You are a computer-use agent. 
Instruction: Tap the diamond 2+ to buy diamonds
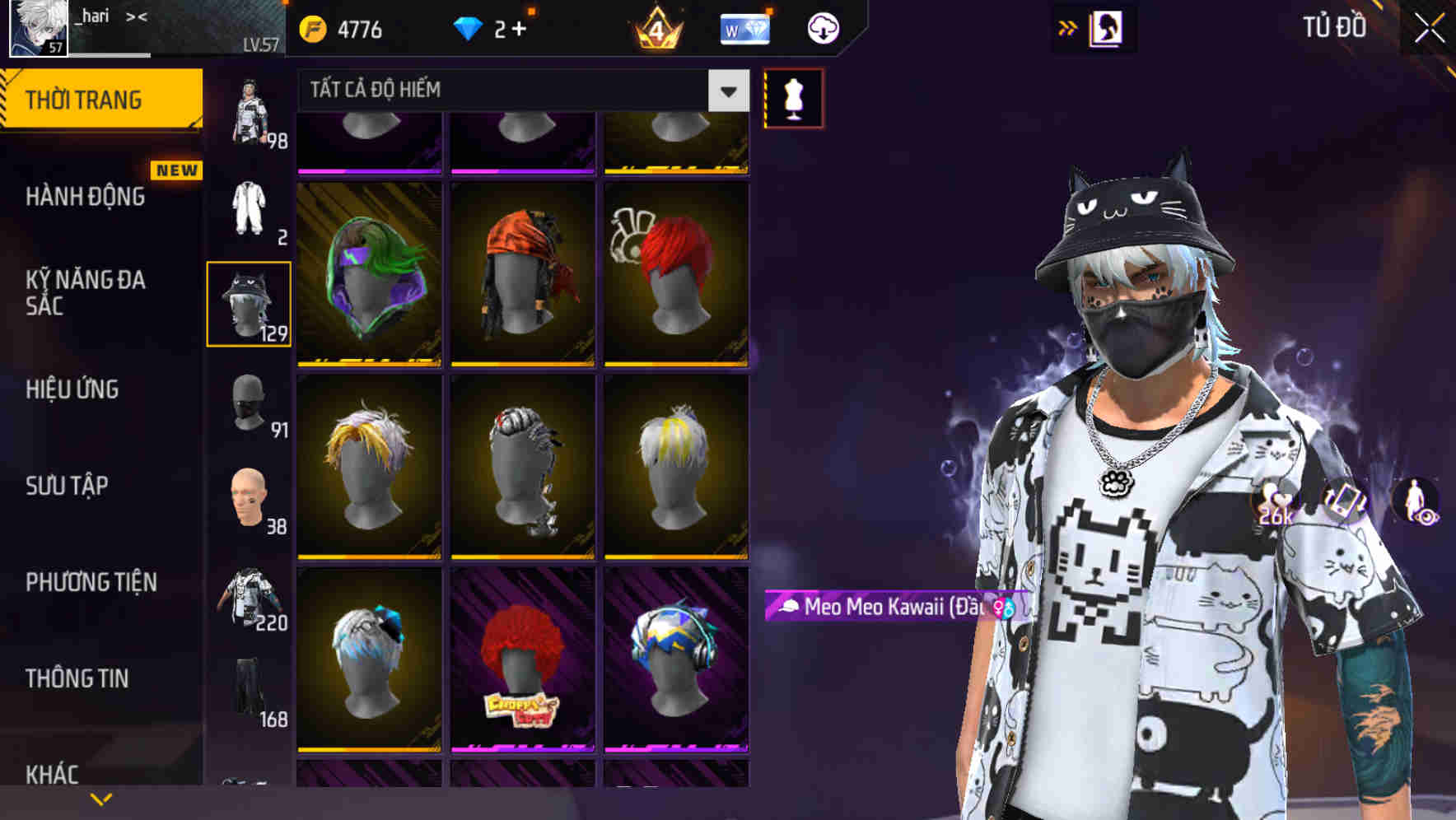[x=494, y=27]
